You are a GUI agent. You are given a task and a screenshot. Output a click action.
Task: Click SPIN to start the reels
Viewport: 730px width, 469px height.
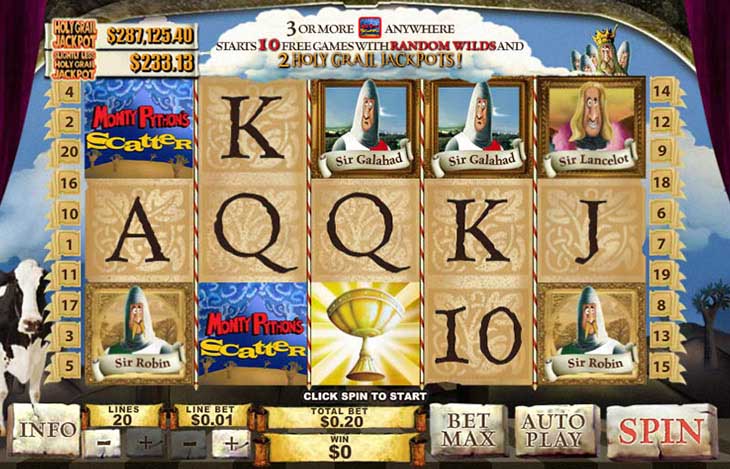coord(659,431)
